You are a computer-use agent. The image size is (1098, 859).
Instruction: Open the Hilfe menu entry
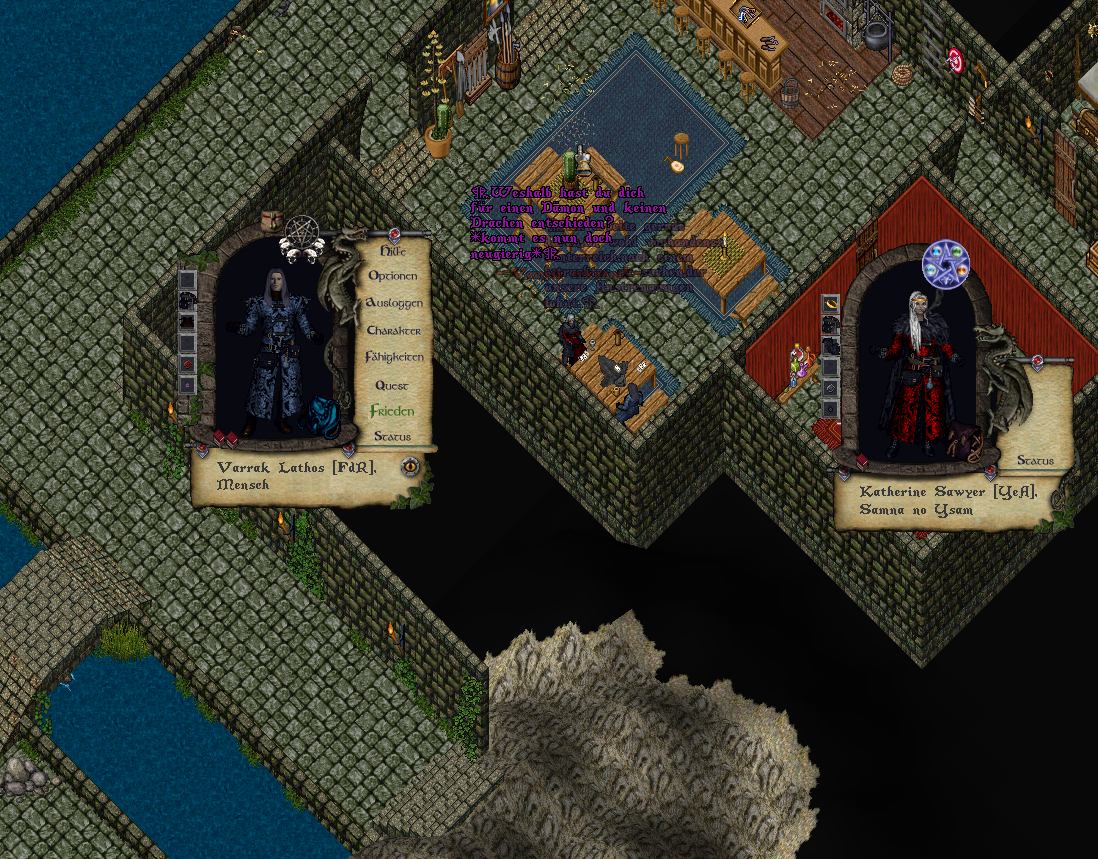[x=392, y=251]
